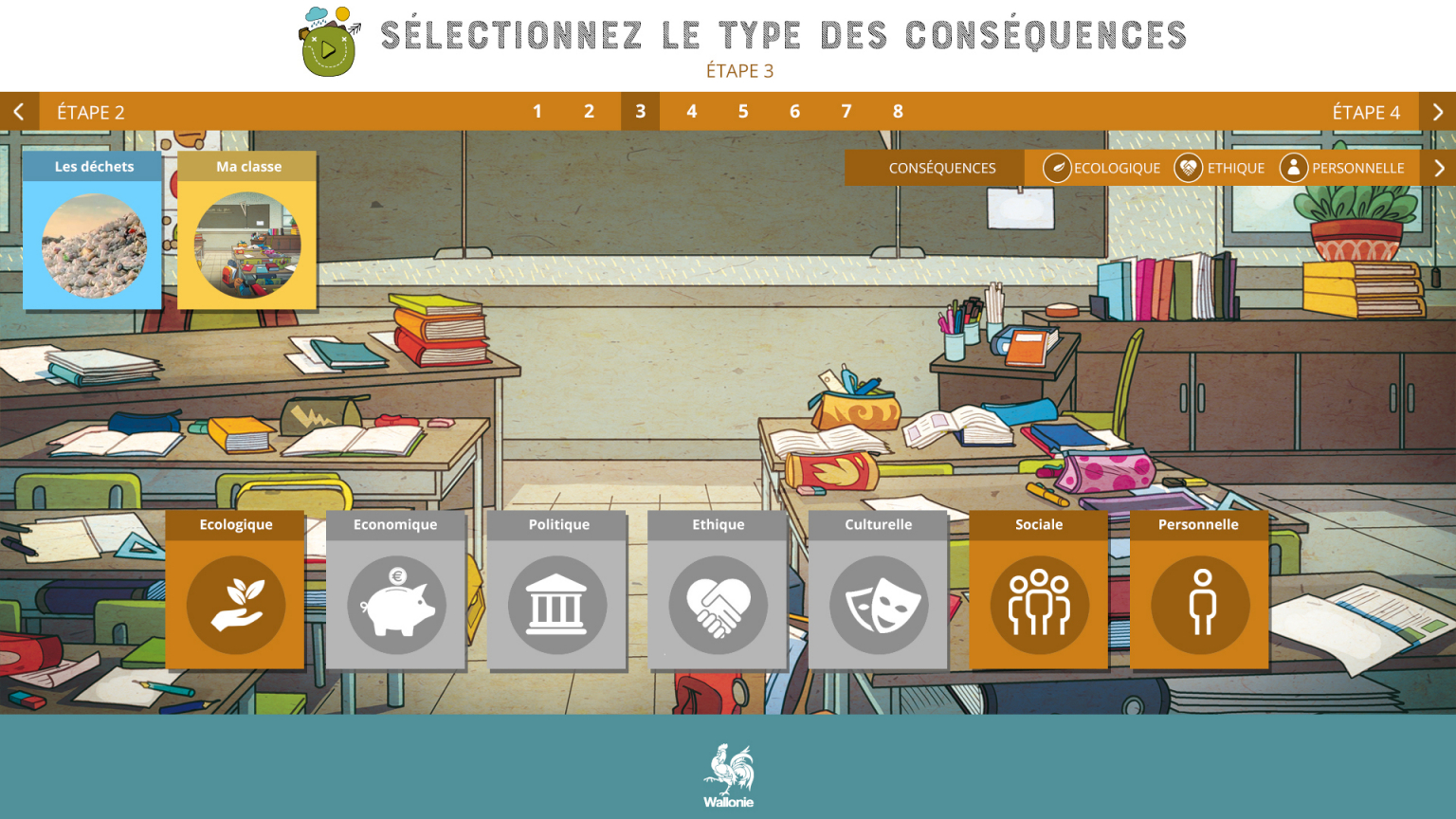
Task: Click the Ethique handshake heart icon
Action: (x=717, y=605)
